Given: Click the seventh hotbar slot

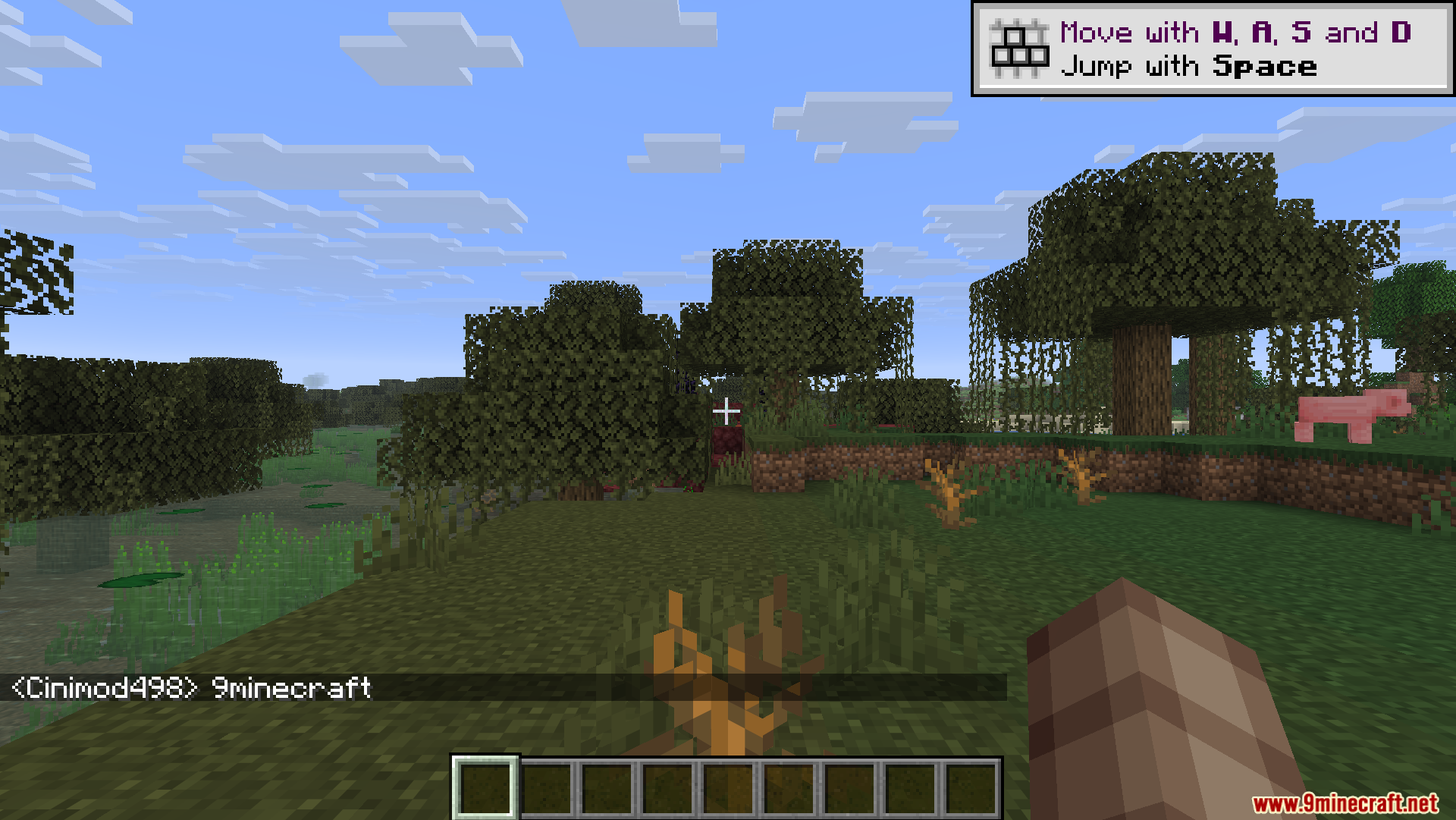Looking at the screenshot, I should click(850, 787).
